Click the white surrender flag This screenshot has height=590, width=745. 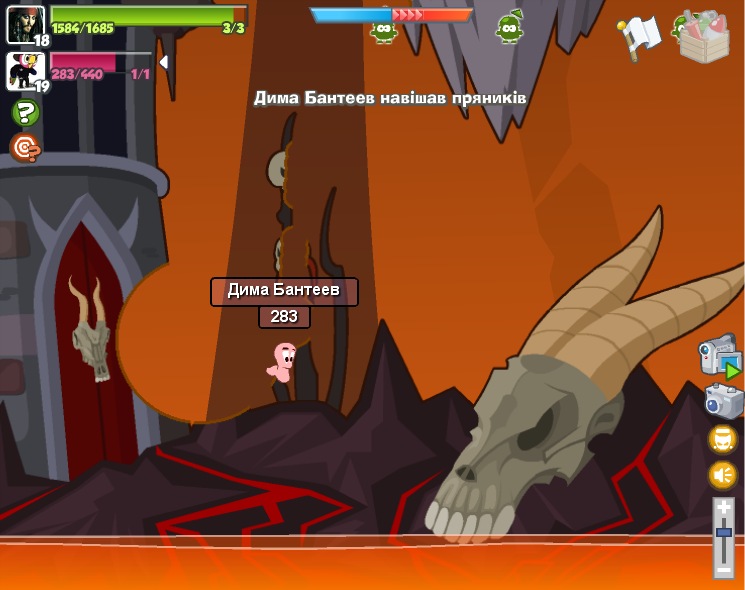(x=639, y=36)
